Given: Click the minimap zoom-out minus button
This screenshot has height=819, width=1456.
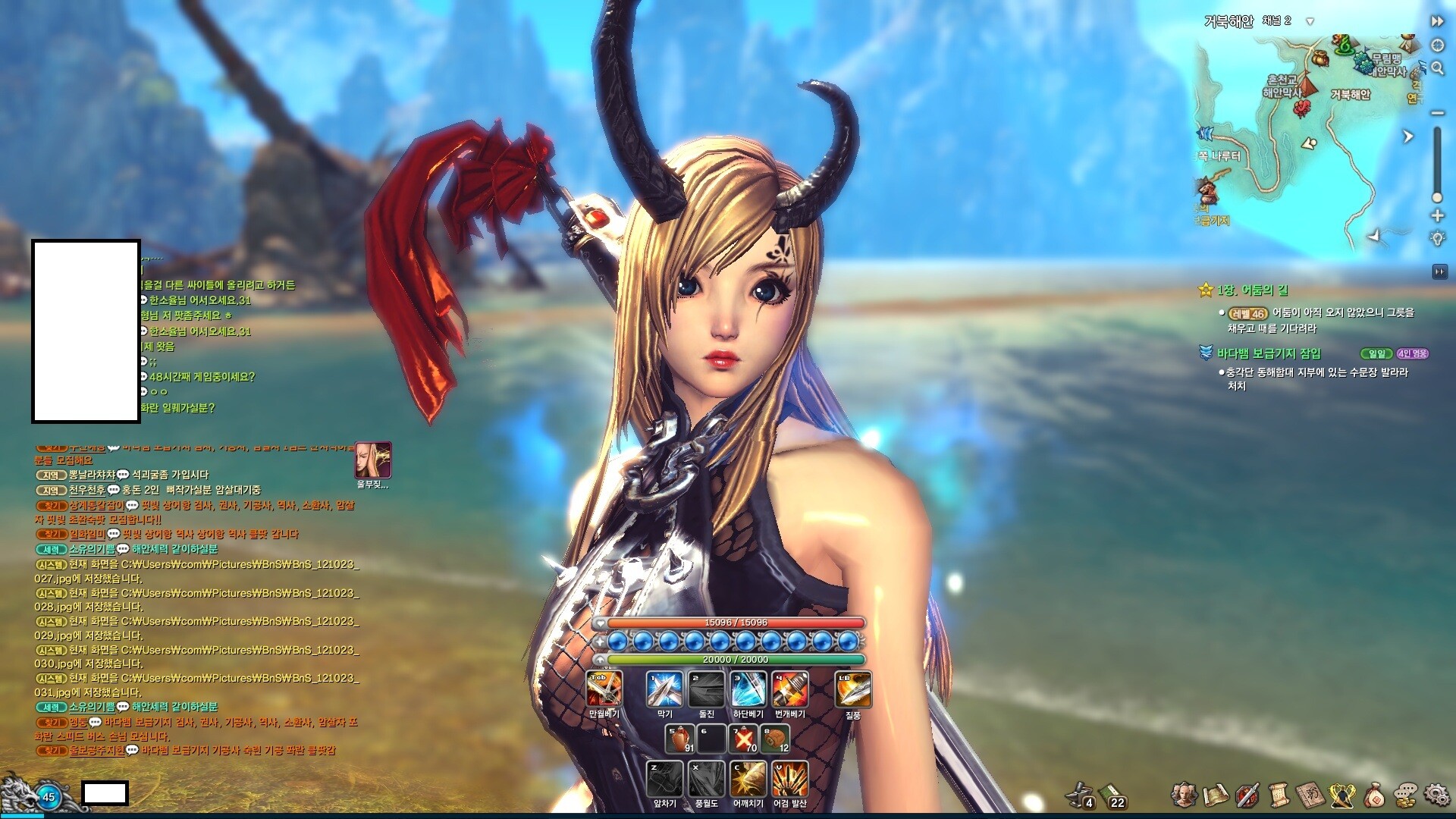Looking at the screenshot, I should pos(1437,113).
